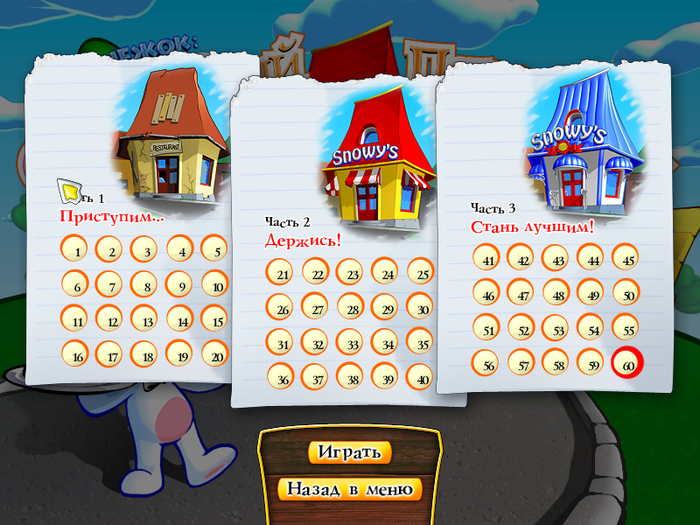Open level 56

[487, 365]
